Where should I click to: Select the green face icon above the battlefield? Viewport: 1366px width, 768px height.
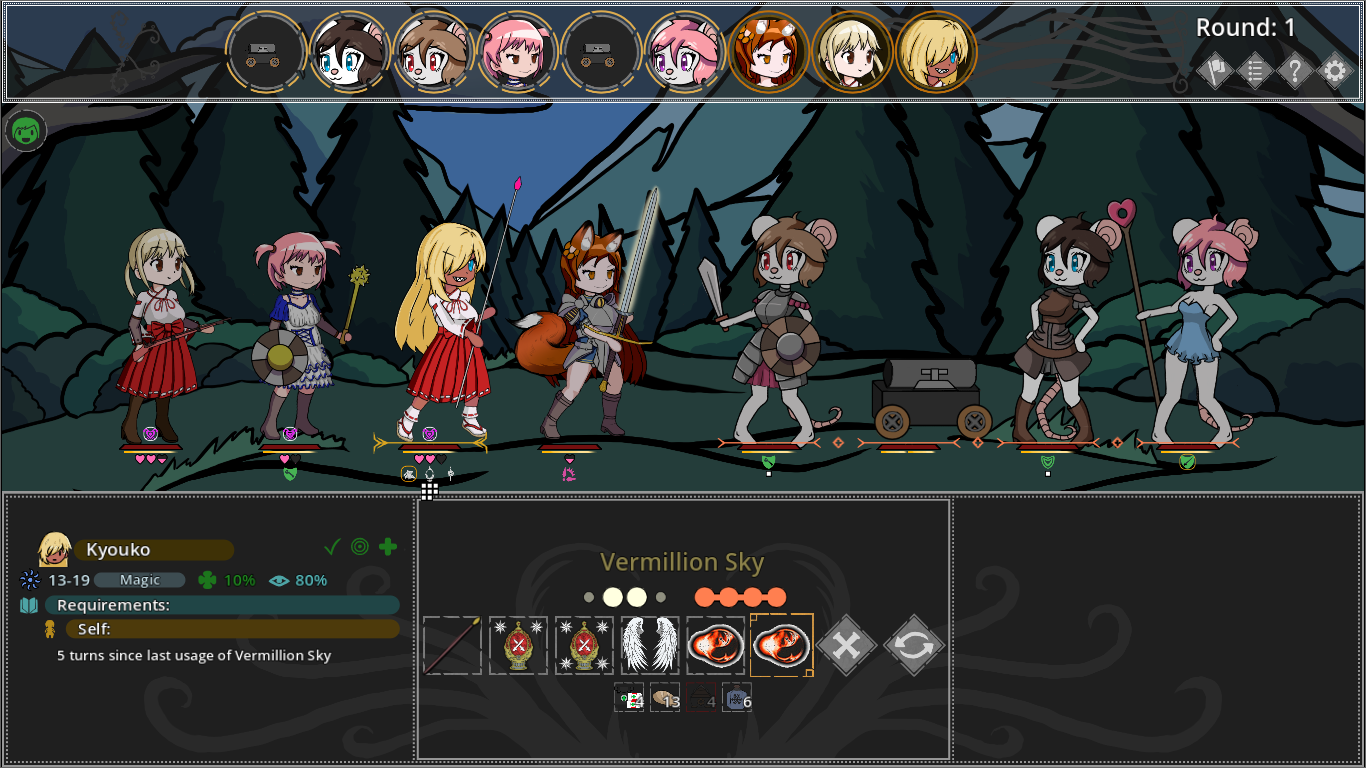(24, 130)
